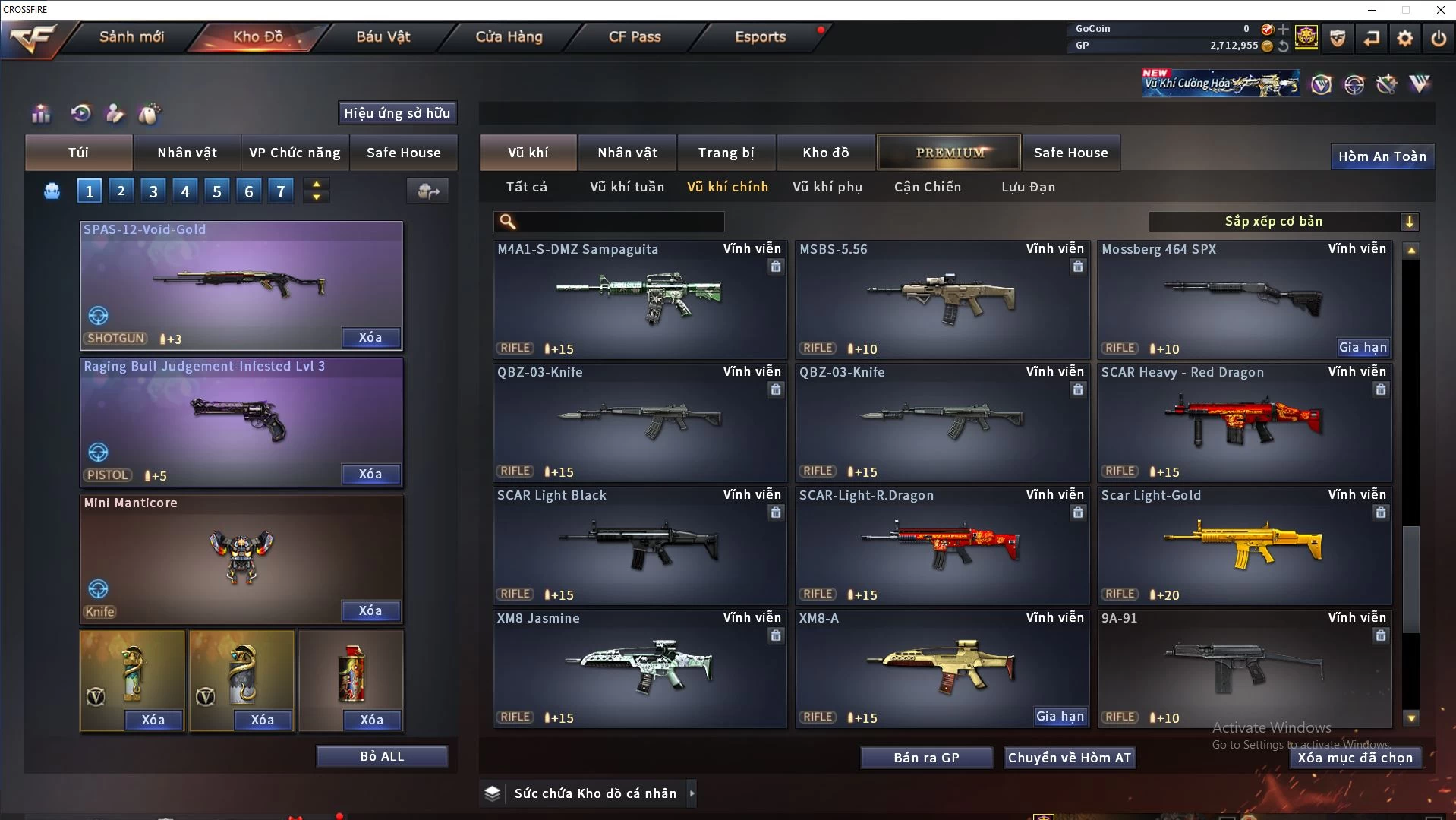Choose the SCAR Heavy - Red Dragon rifle
1456x820 pixels.
[x=1244, y=422]
